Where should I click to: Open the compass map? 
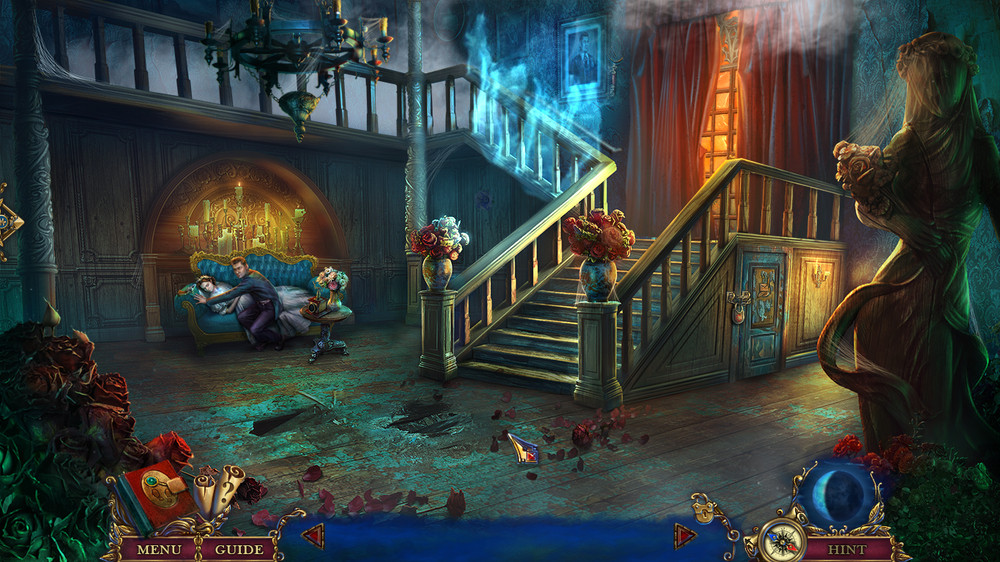click(780, 541)
